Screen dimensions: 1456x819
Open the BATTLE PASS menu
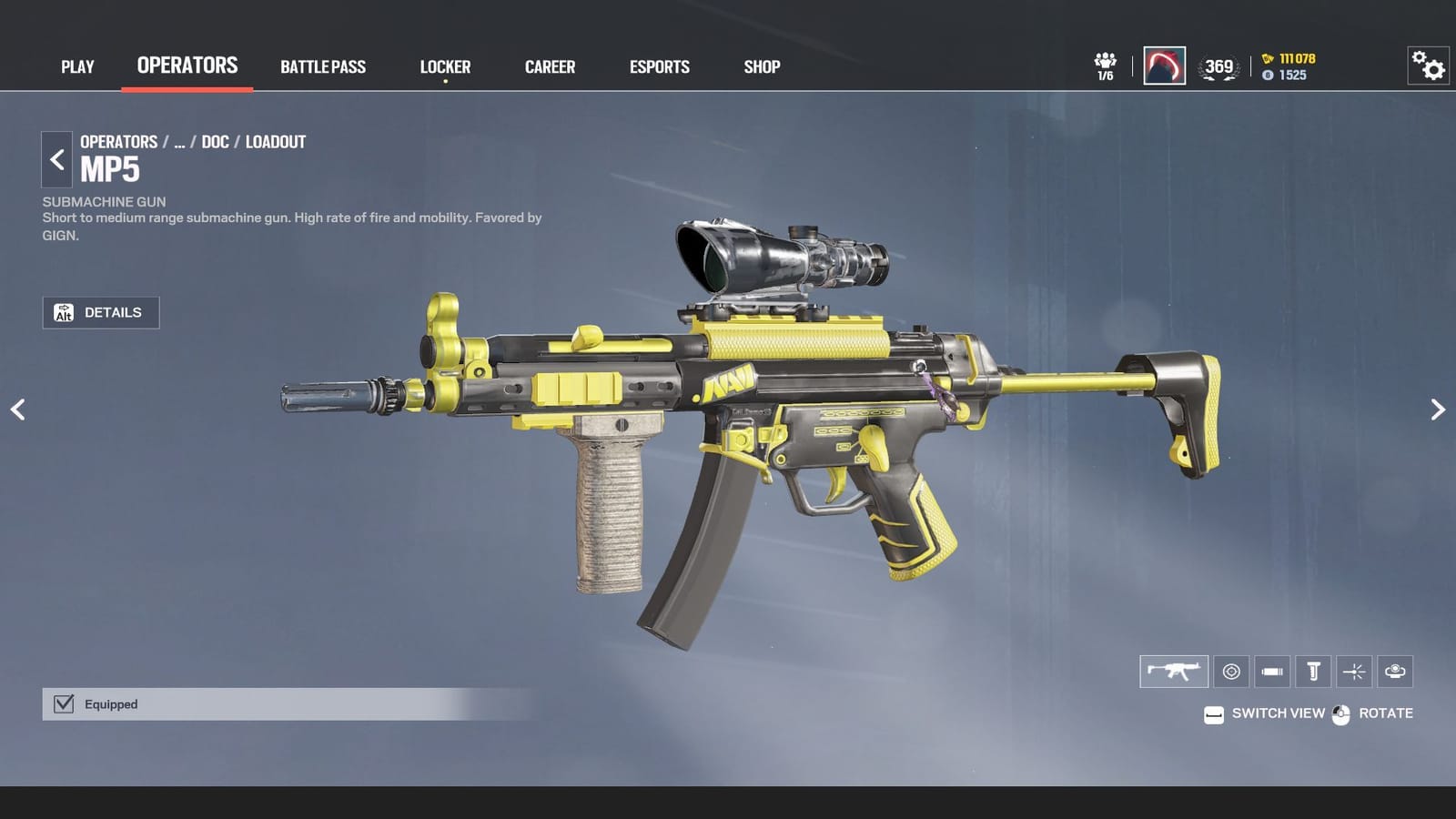point(323,66)
